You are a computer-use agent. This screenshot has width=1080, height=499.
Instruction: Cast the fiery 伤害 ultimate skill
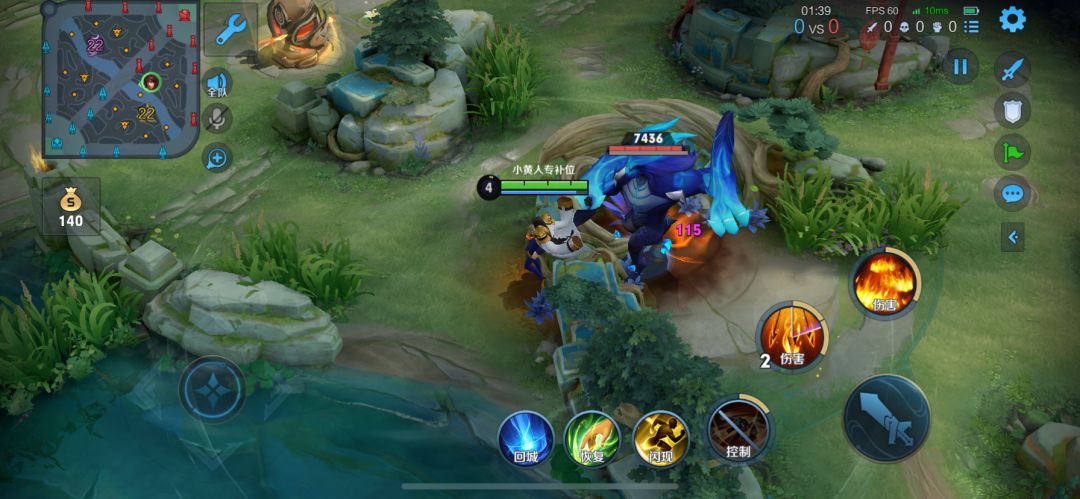pos(885,283)
